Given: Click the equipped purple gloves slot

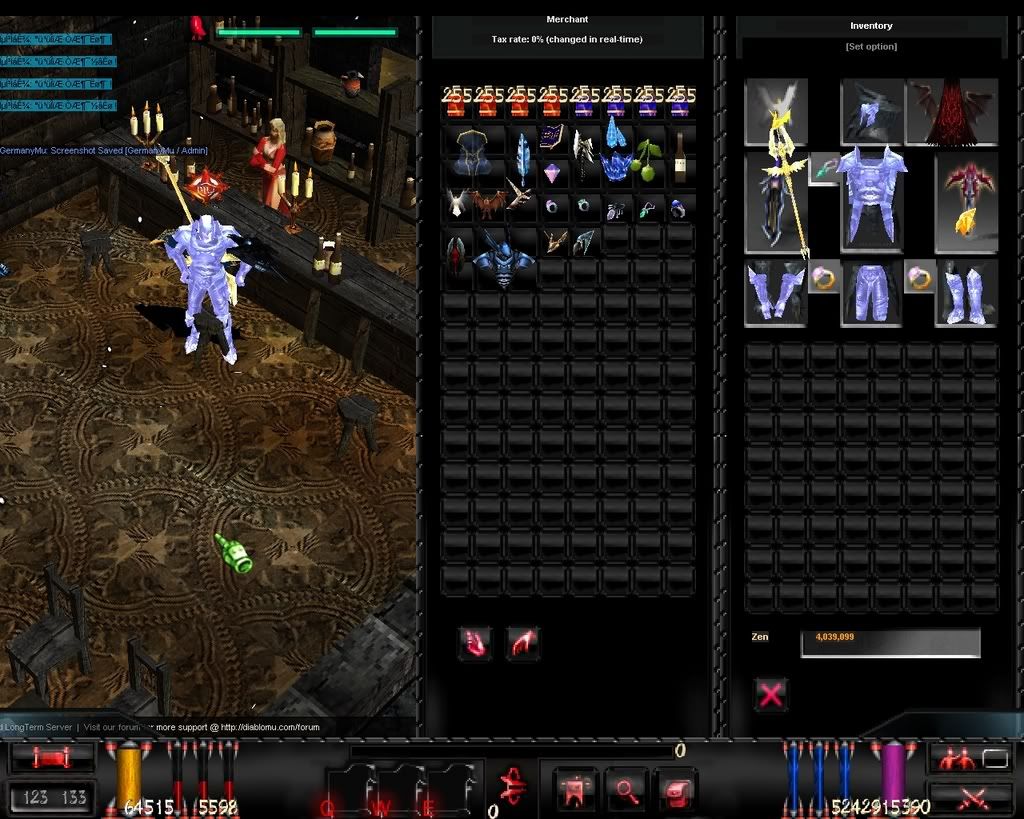Looking at the screenshot, I should (x=774, y=293).
